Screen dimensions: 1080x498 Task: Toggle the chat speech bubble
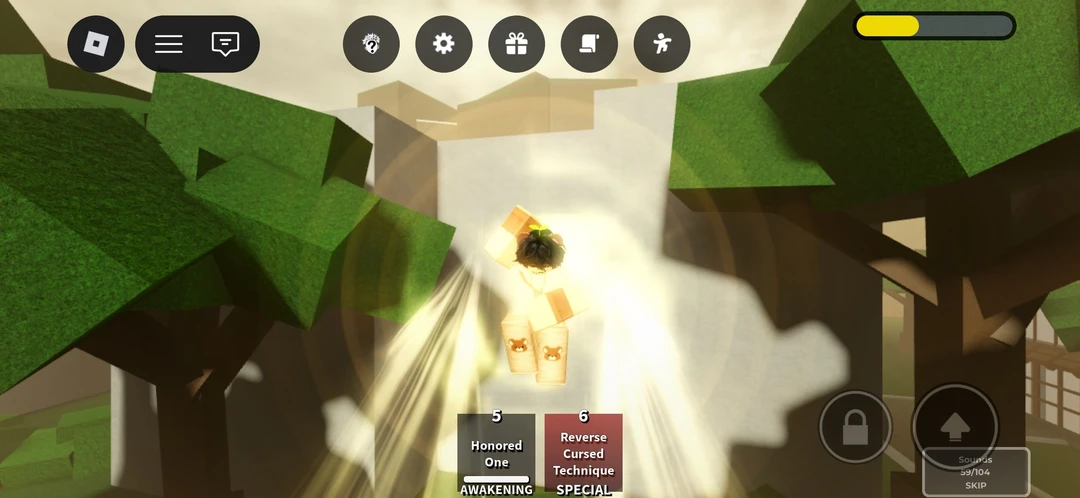click(x=226, y=44)
